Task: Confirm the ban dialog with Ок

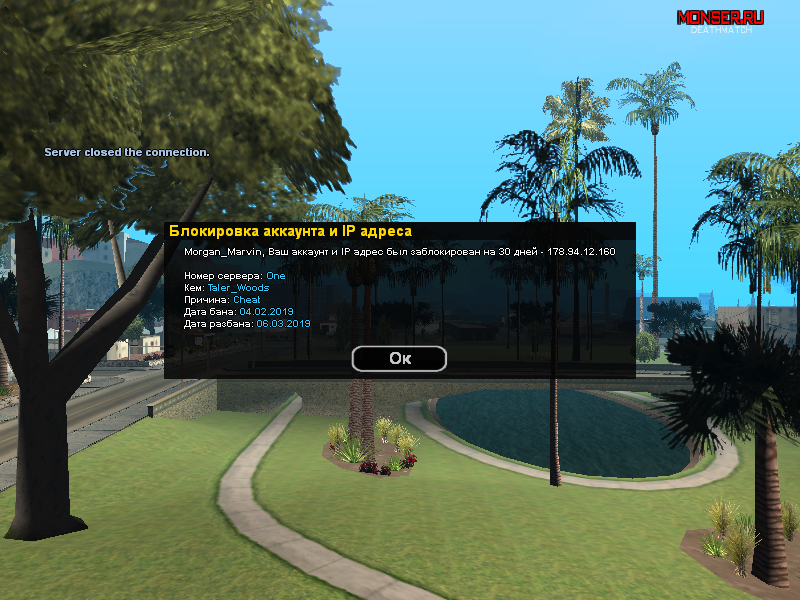Action: click(x=399, y=358)
